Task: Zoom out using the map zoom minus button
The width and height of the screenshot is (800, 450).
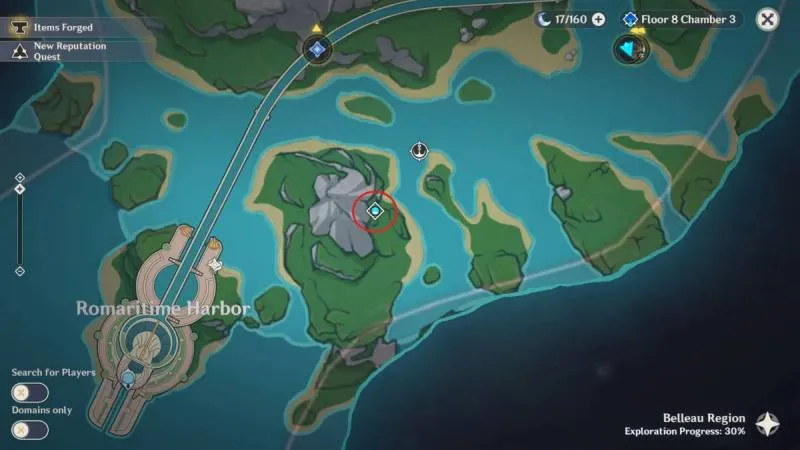Action: point(20,271)
